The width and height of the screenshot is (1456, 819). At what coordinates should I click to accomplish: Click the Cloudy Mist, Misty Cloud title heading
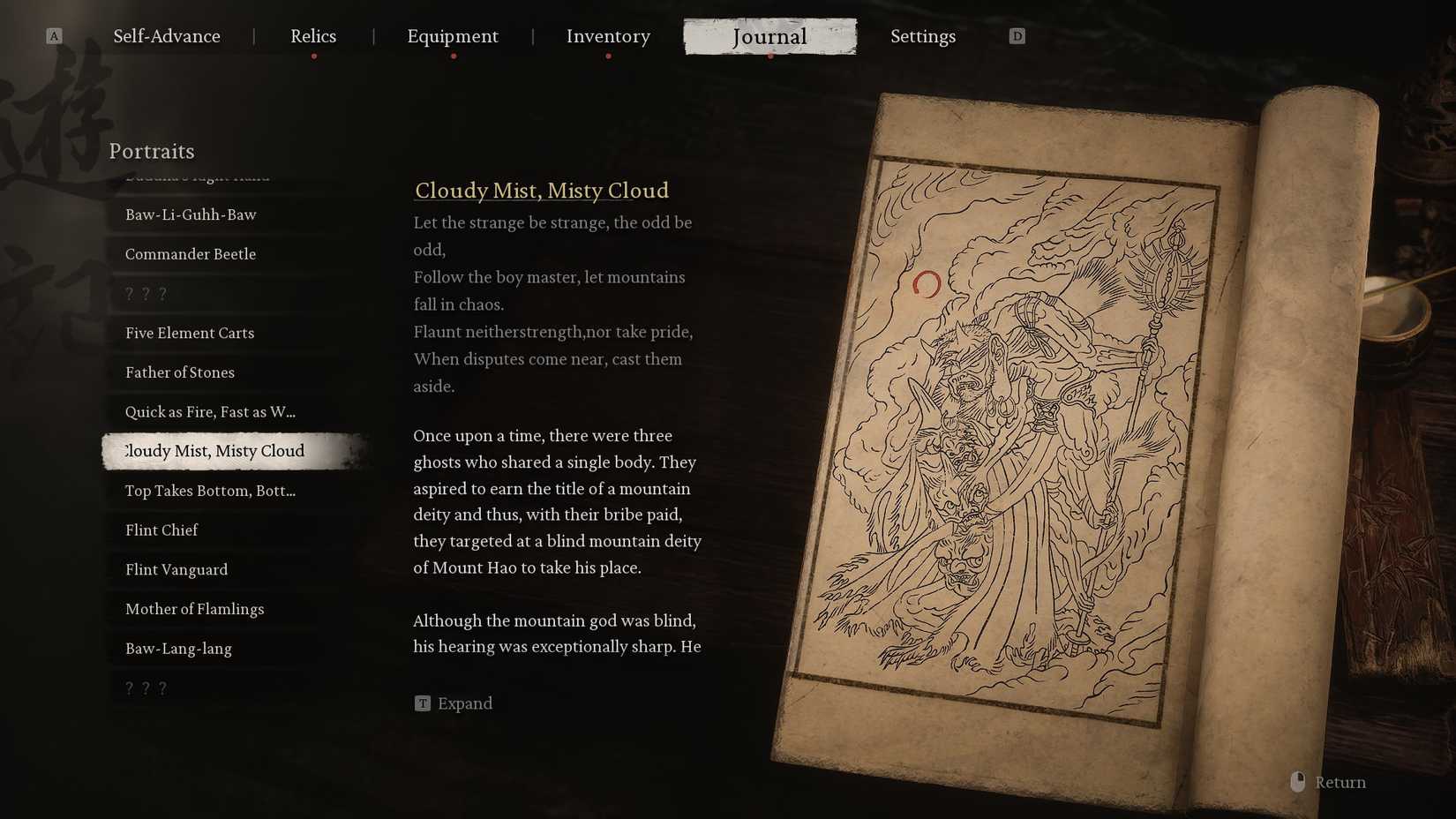(x=542, y=191)
